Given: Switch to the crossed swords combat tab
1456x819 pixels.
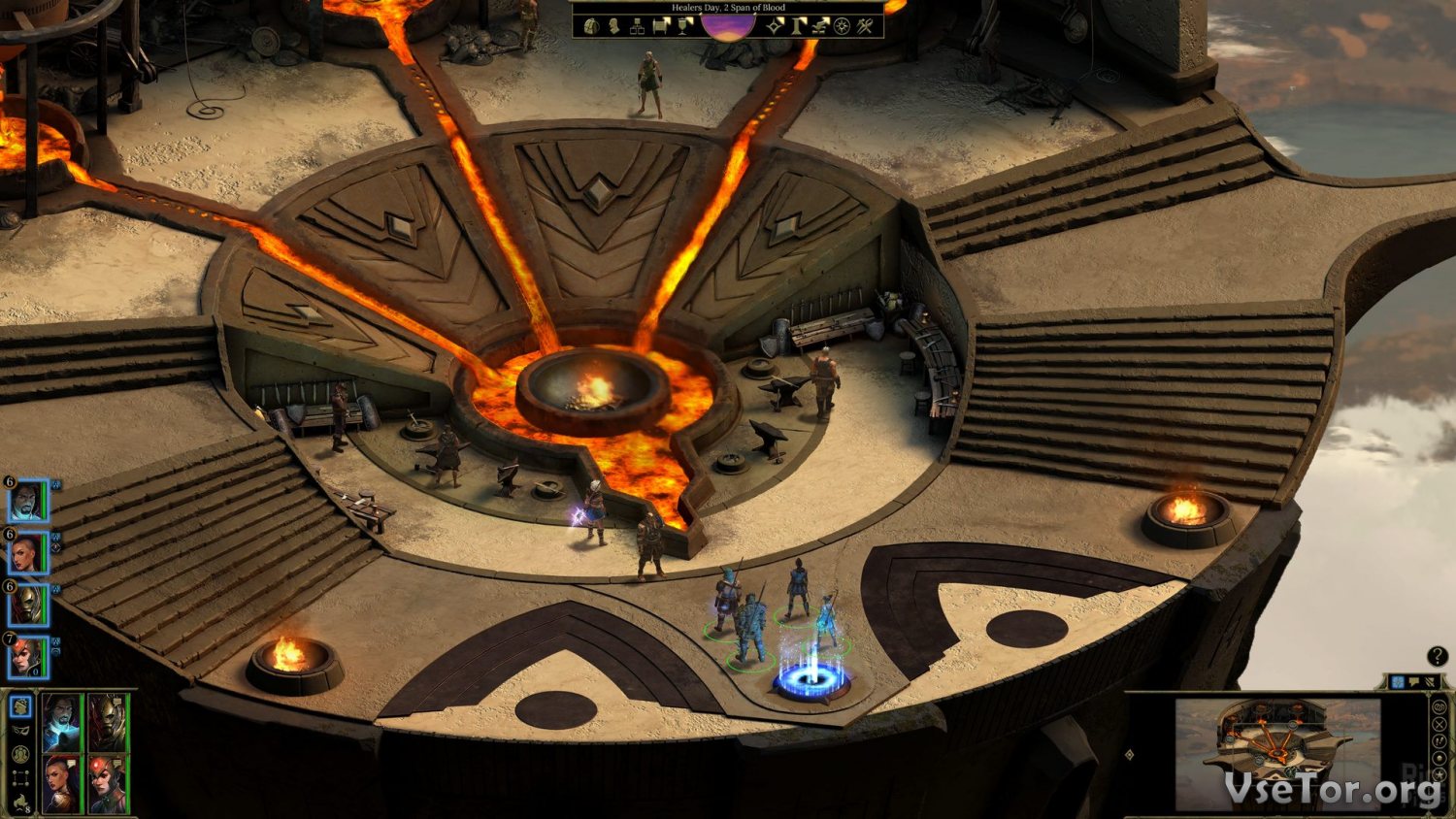Looking at the screenshot, I should 1430,683.
